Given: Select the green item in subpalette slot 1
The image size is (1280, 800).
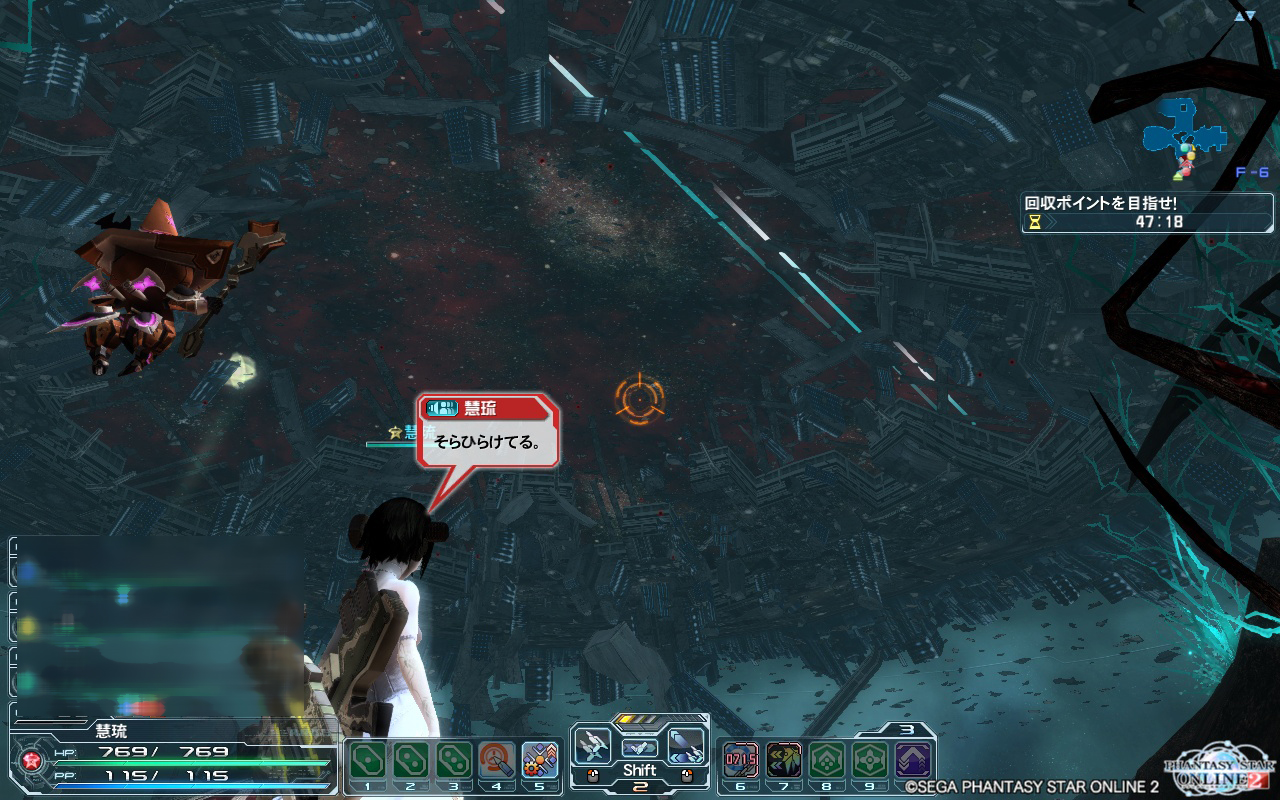Looking at the screenshot, I should 367,762.
